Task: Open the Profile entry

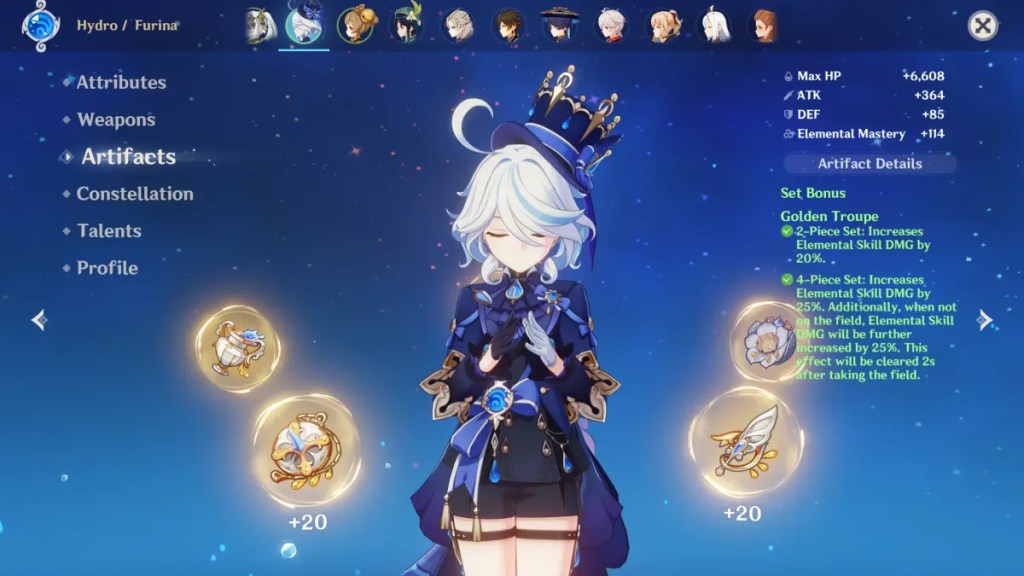Action: pos(107,268)
